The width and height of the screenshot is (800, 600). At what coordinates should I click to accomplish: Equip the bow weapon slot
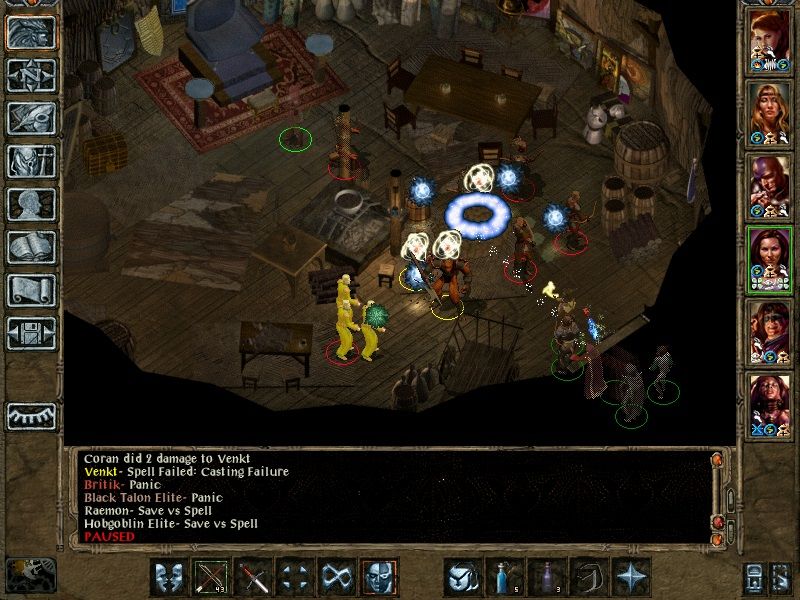pos(212,577)
